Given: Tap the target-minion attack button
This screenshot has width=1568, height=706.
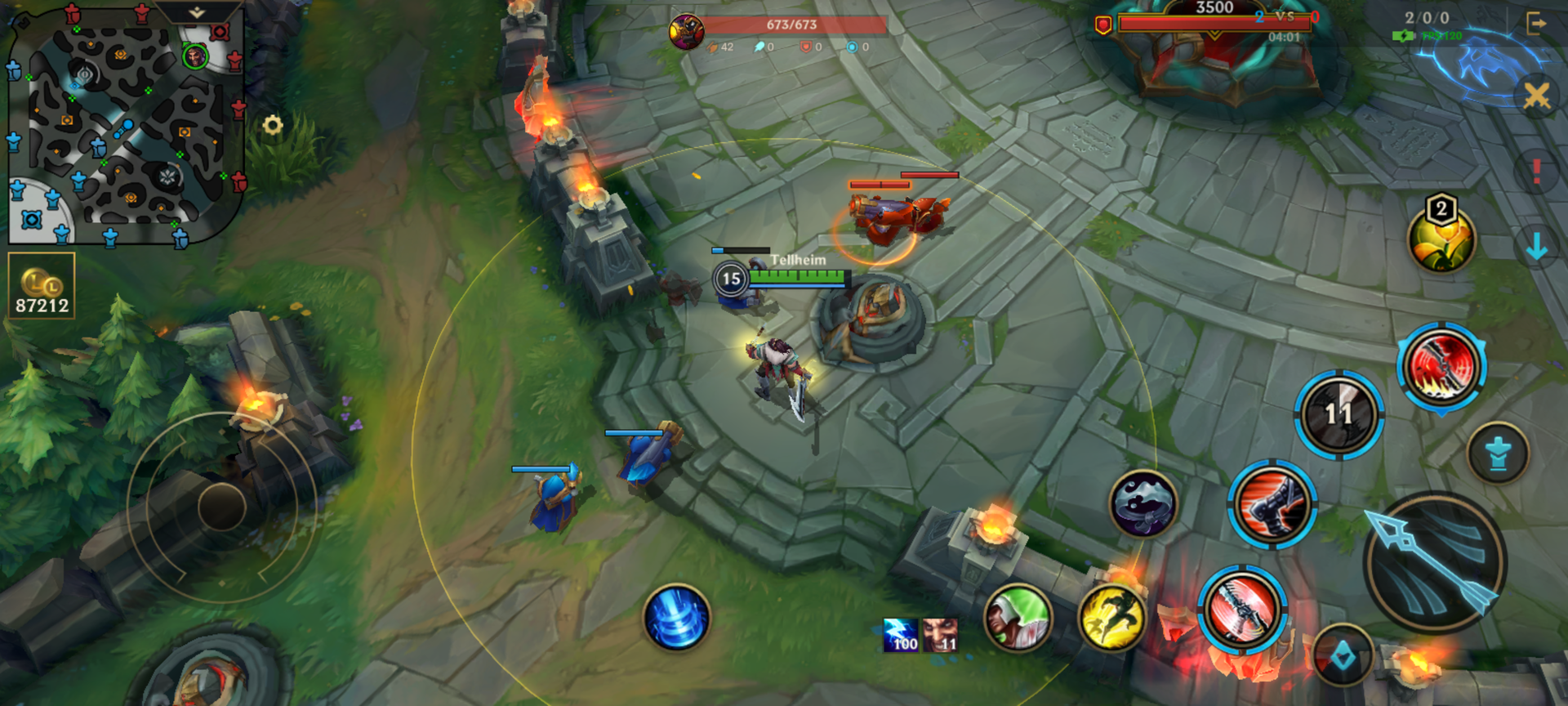Looking at the screenshot, I should (1343, 656).
